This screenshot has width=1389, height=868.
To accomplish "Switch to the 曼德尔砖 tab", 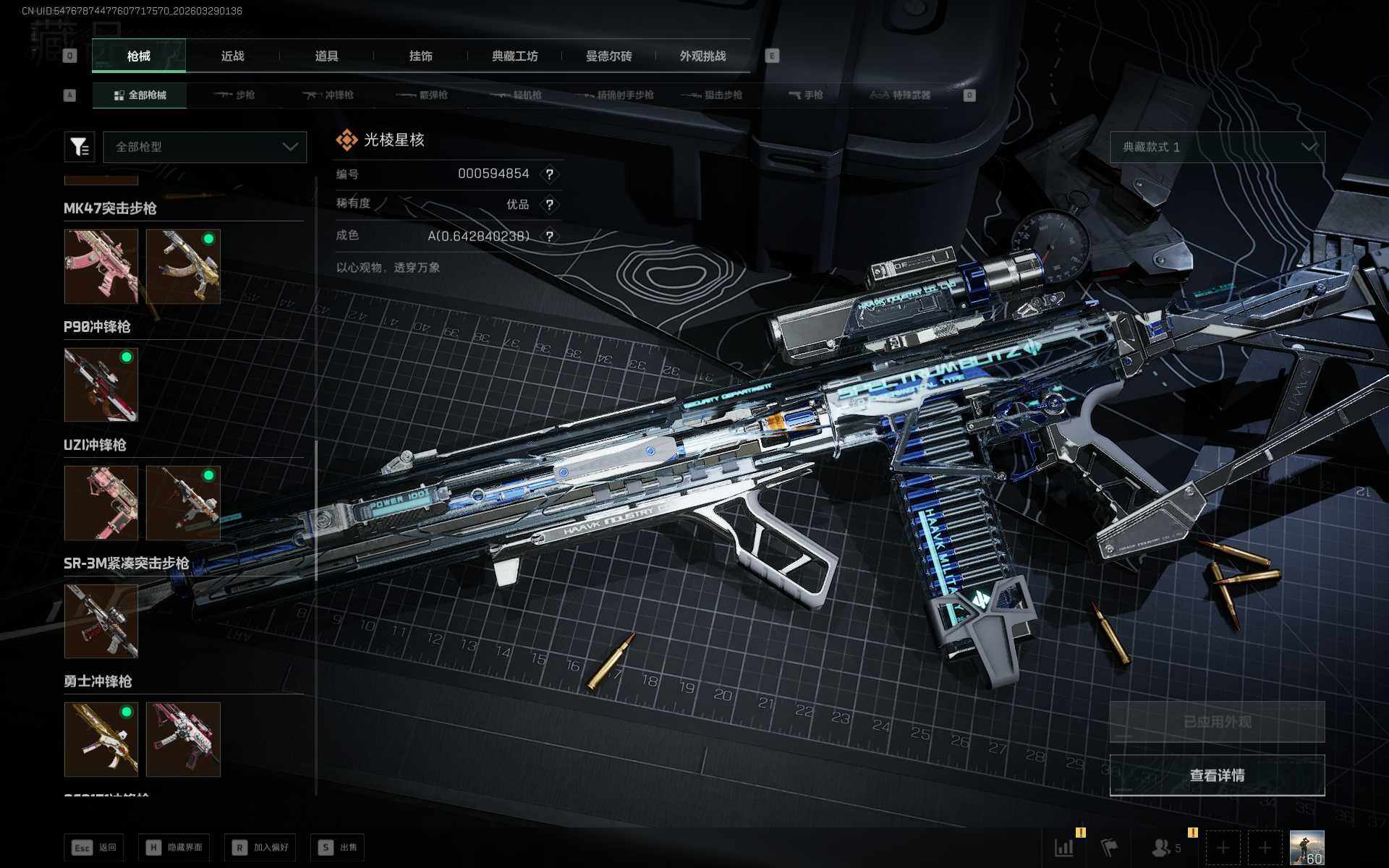I will click(x=608, y=56).
